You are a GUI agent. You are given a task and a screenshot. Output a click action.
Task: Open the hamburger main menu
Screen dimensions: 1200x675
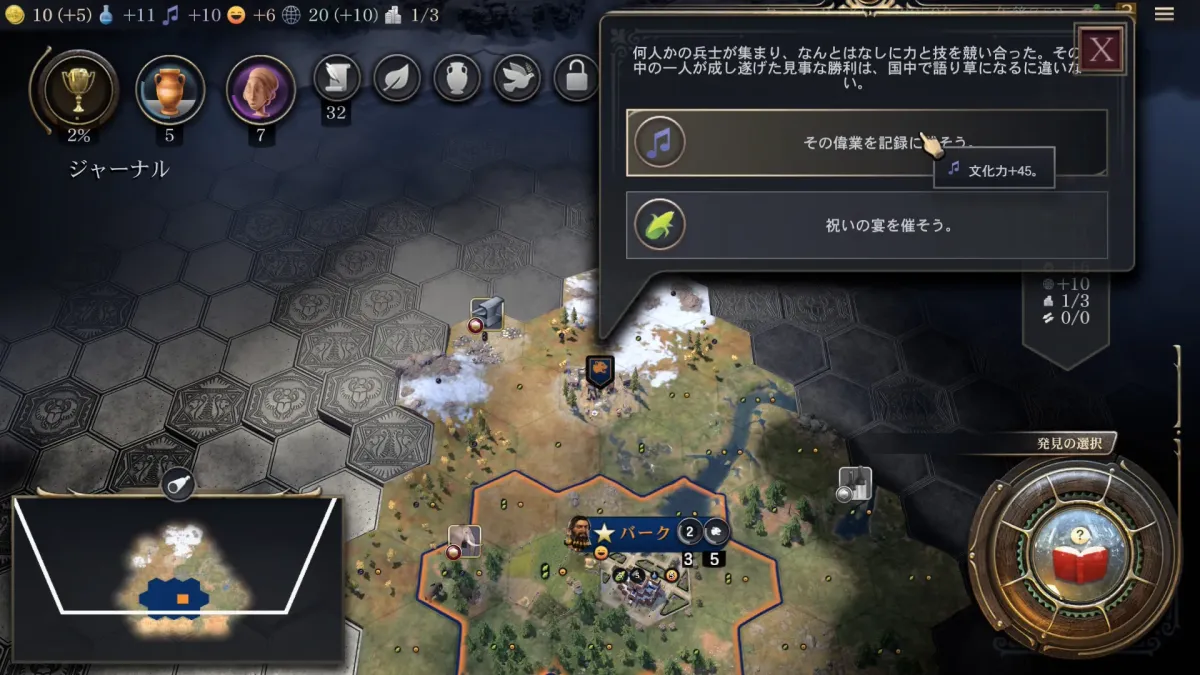(x=1164, y=14)
